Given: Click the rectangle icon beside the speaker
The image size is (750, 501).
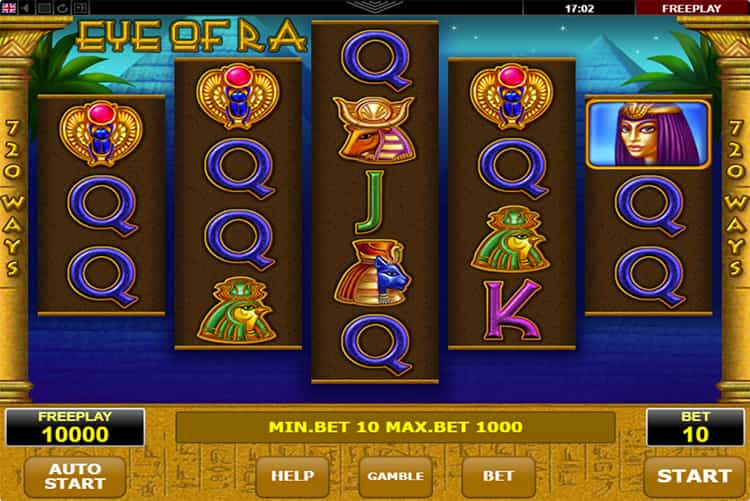Looking at the screenshot, I should (x=44, y=8).
